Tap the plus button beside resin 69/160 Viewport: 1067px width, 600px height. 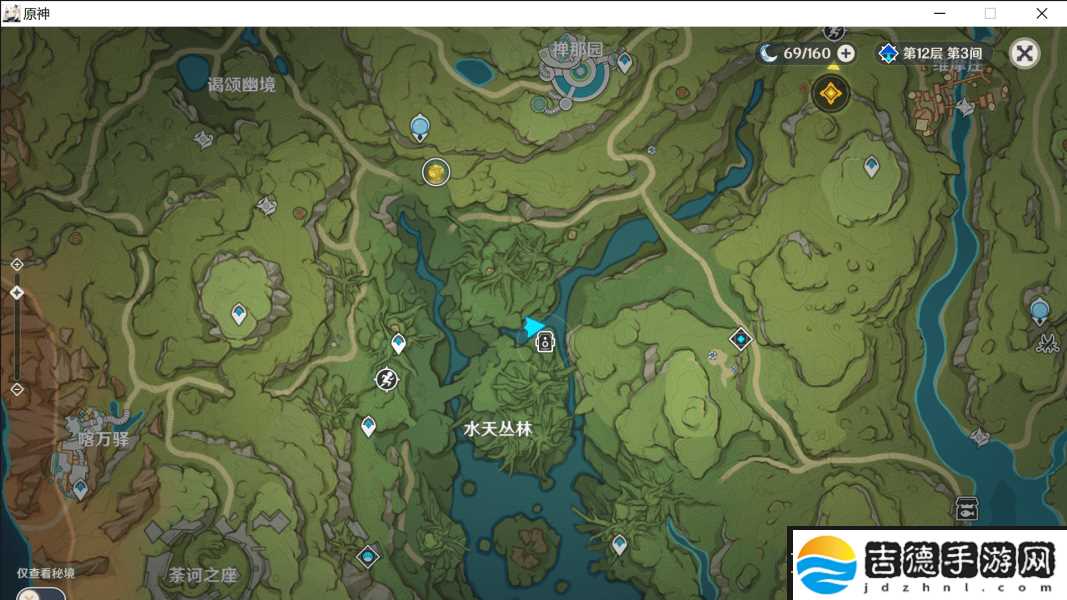click(x=846, y=53)
